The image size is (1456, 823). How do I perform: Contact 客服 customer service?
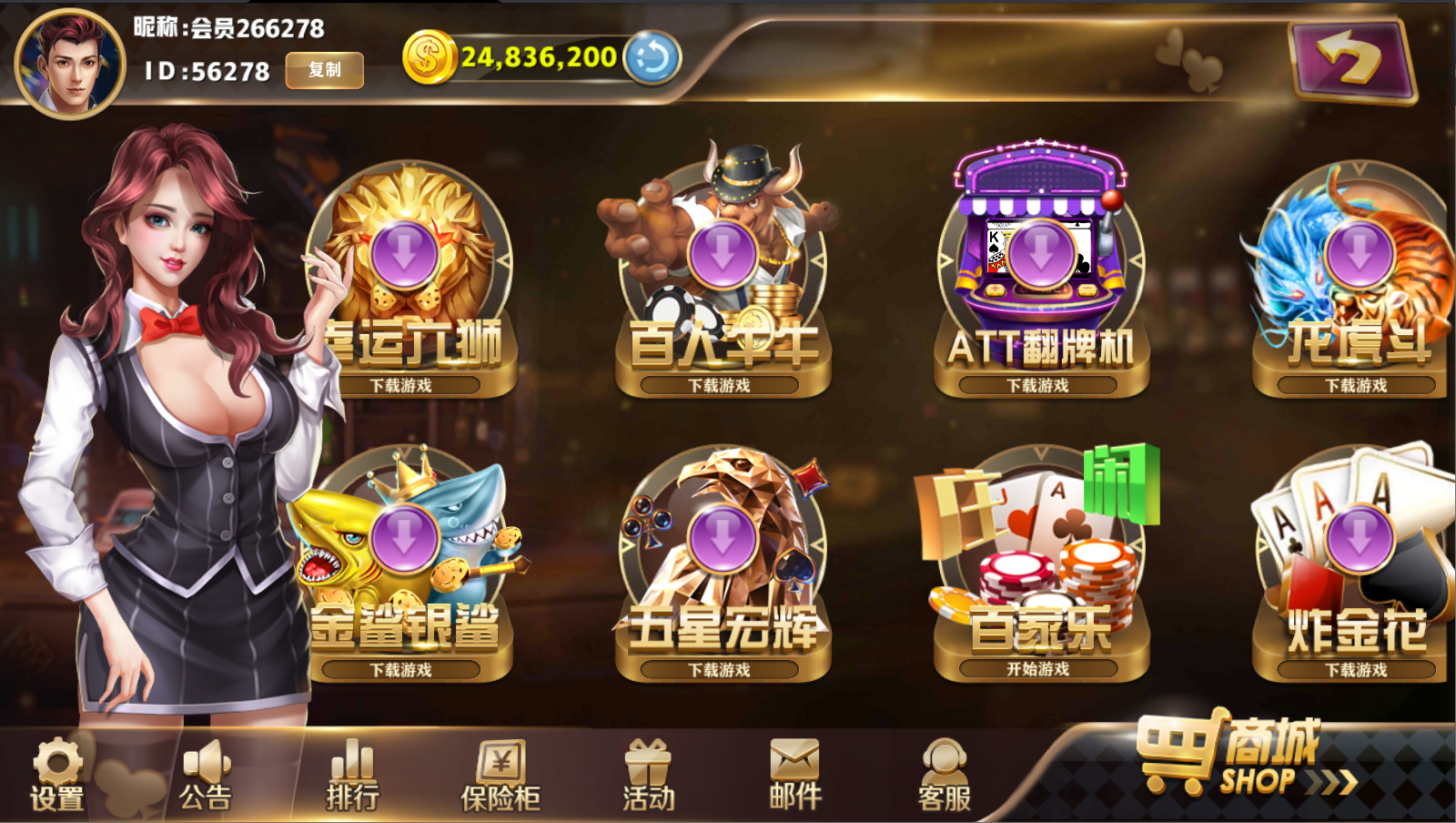point(944,776)
